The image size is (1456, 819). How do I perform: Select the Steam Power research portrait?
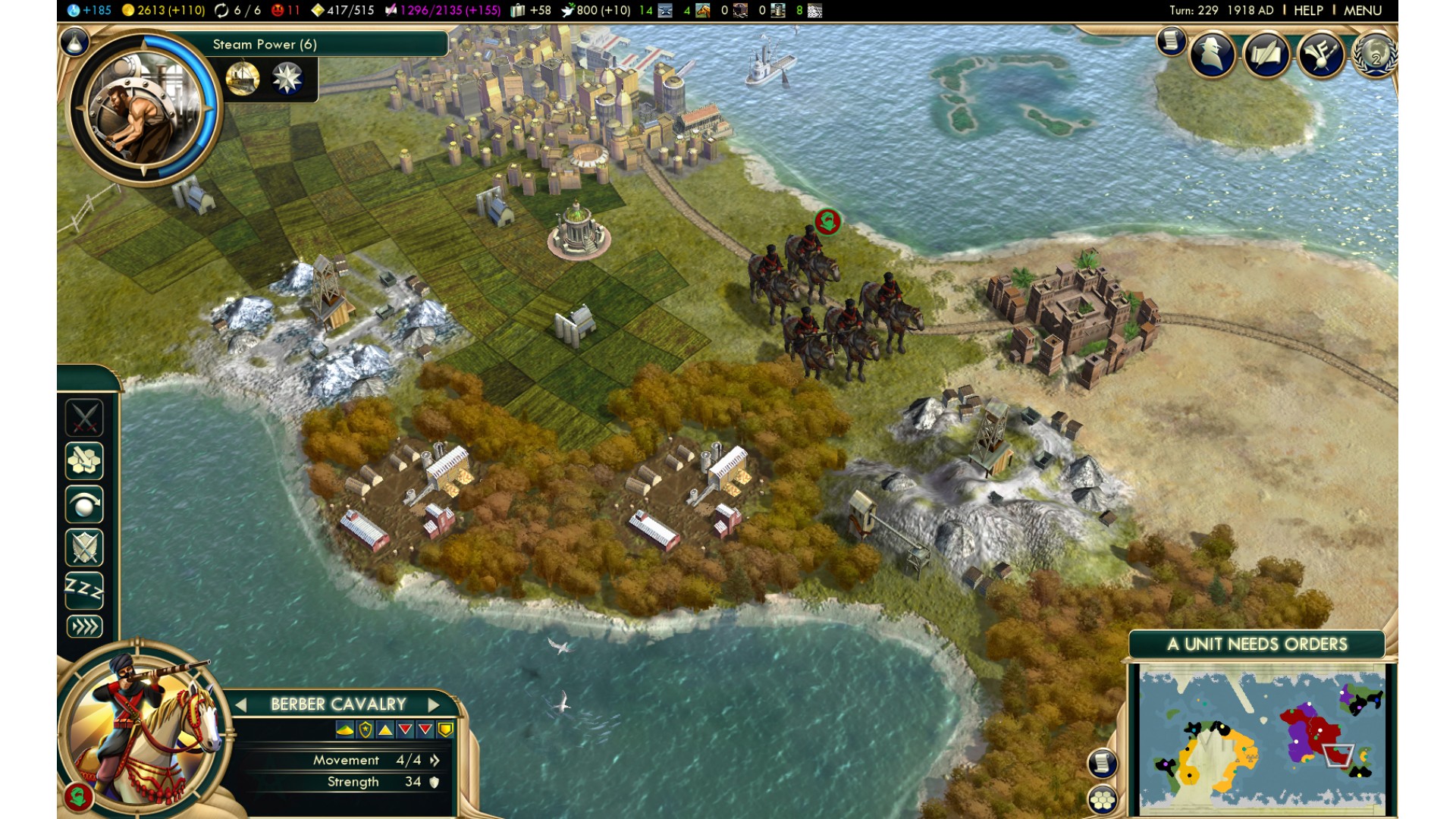tap(143, 107)
